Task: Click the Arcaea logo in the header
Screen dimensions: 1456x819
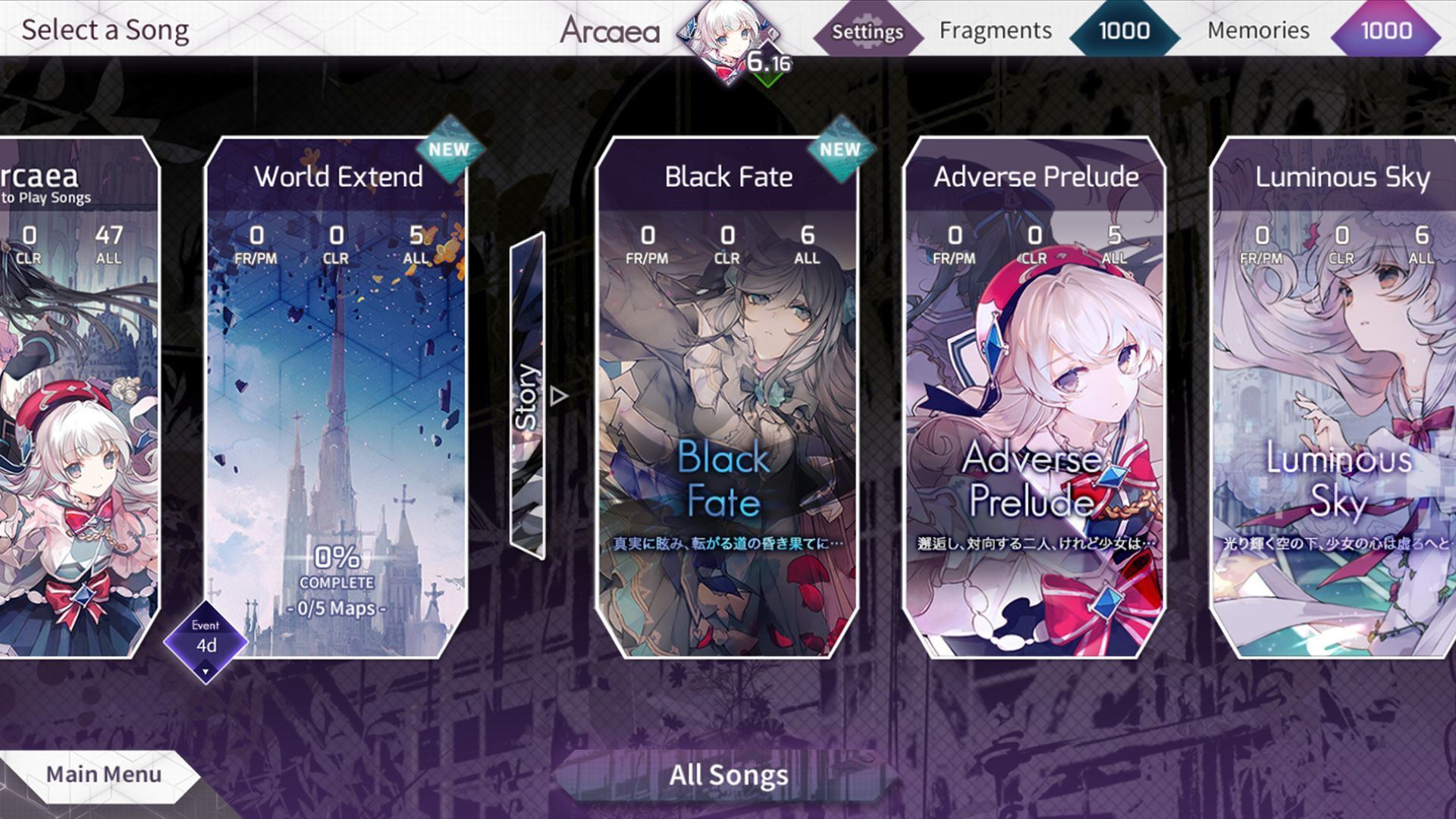Action: (611, 31)
